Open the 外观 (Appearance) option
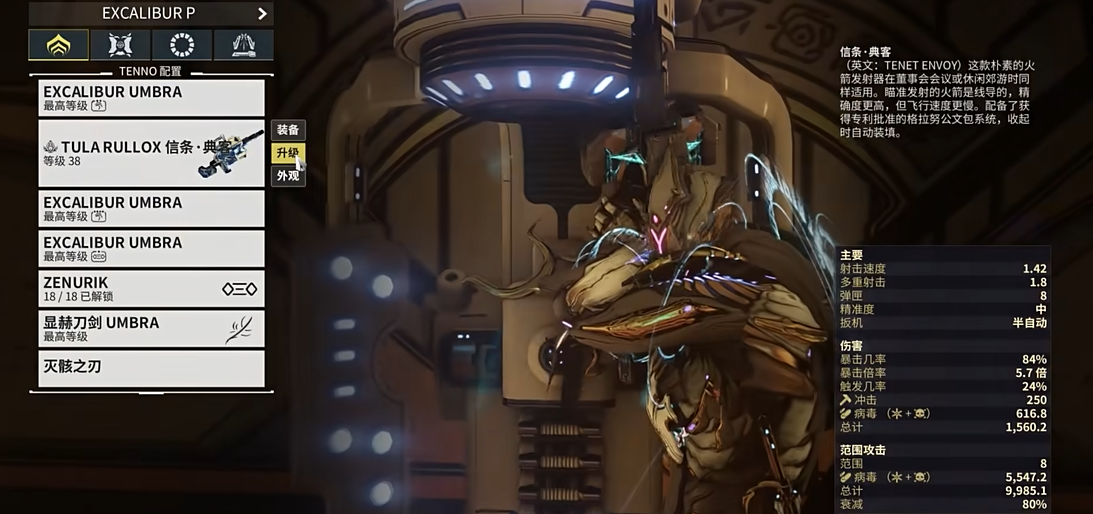This screenshot has height=514, width=1093. [288, 176]
